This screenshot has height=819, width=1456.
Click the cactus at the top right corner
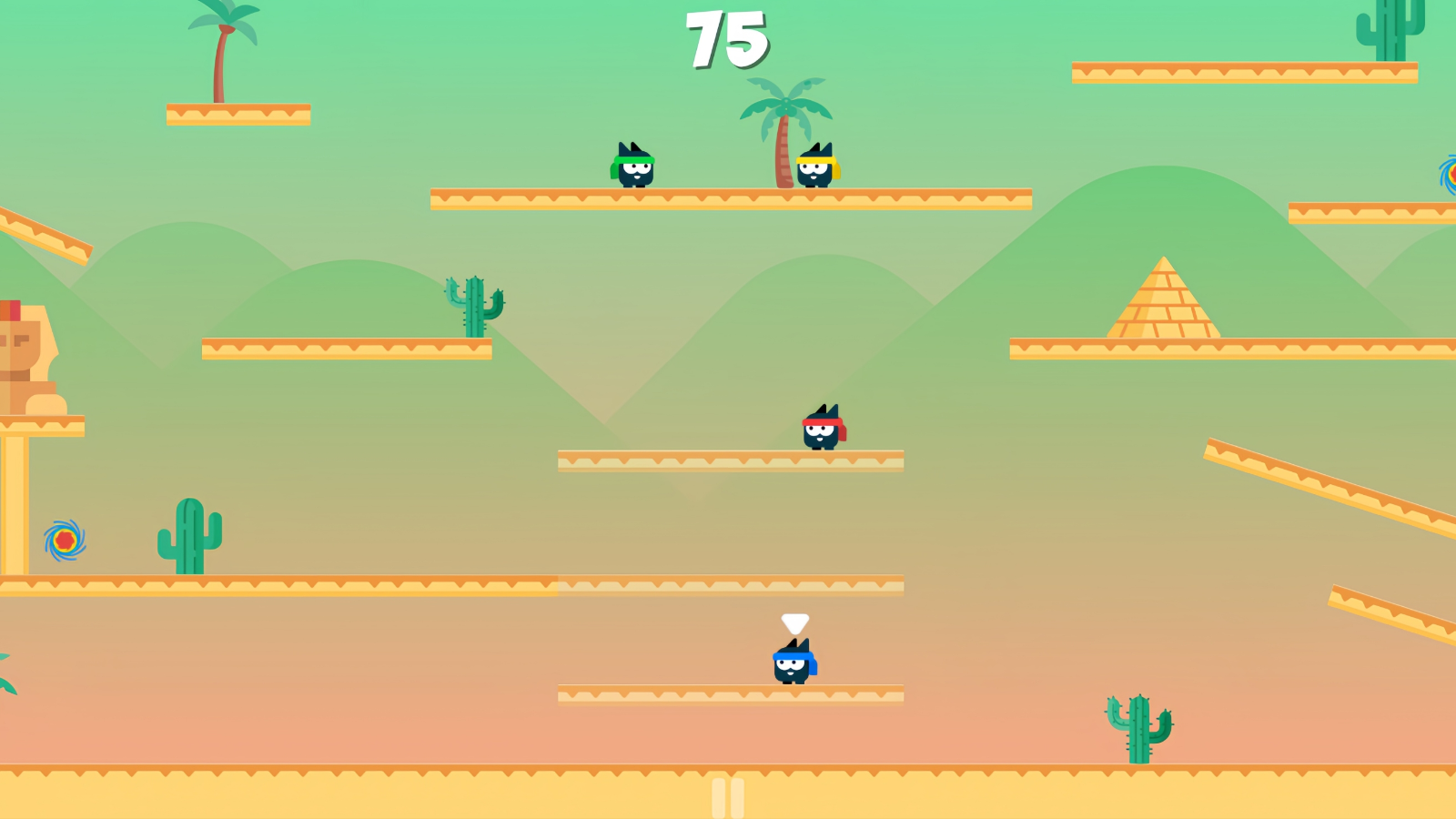[x=1392, y=27]
